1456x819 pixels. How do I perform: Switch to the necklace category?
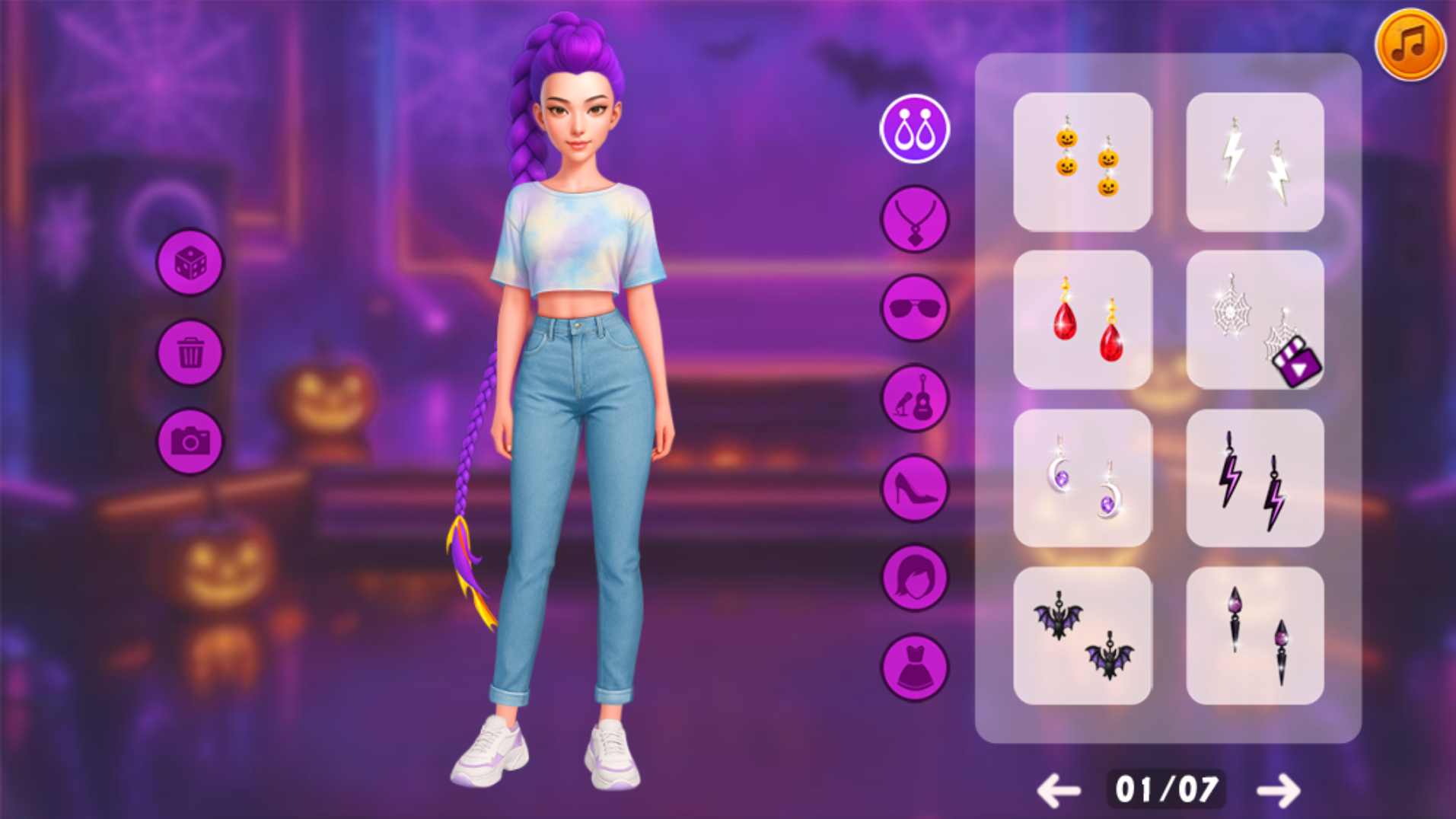coord(914,220)
